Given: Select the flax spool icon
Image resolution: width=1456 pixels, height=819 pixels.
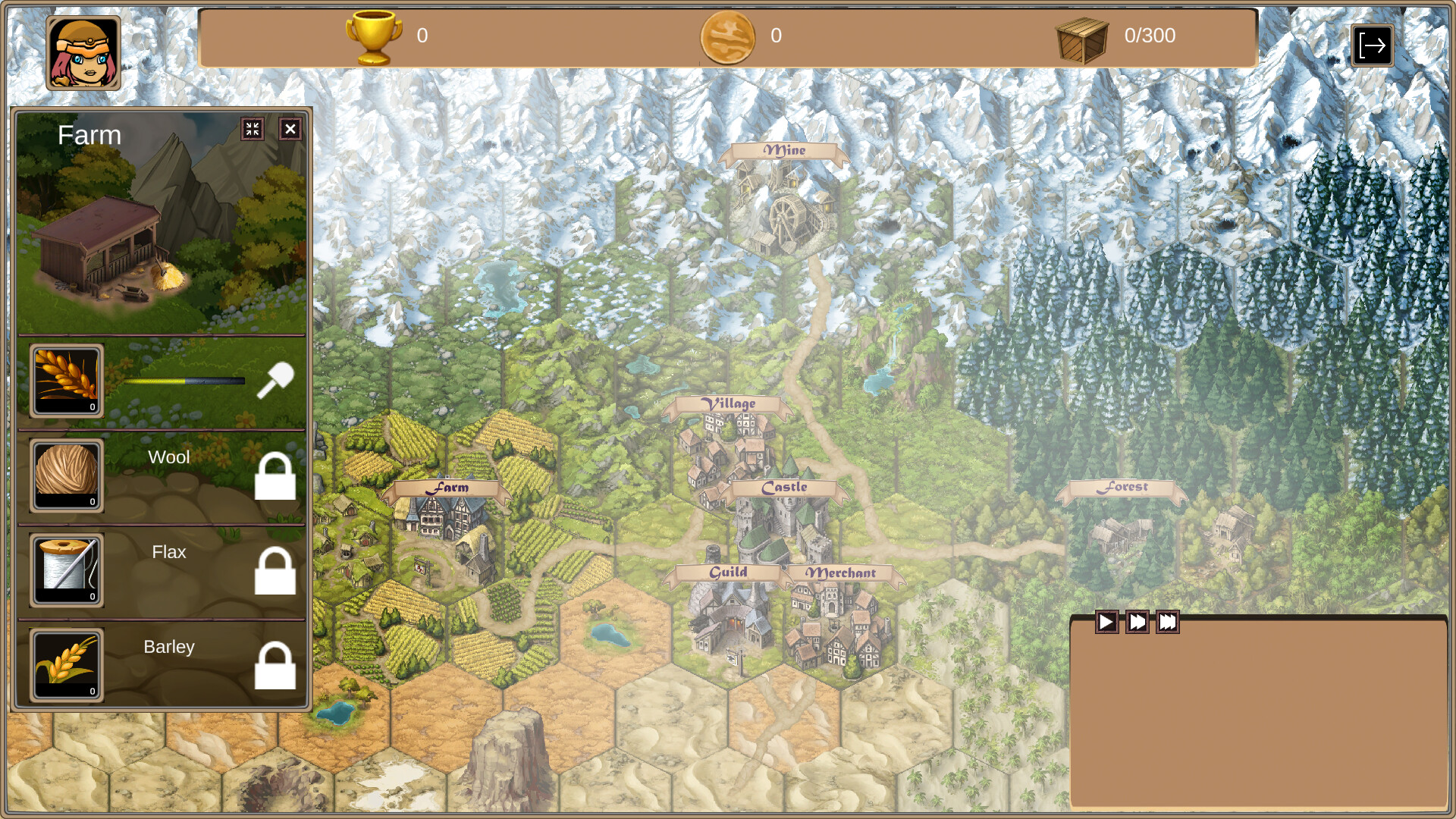Looking at the screenshot, I should coord(66,570).
